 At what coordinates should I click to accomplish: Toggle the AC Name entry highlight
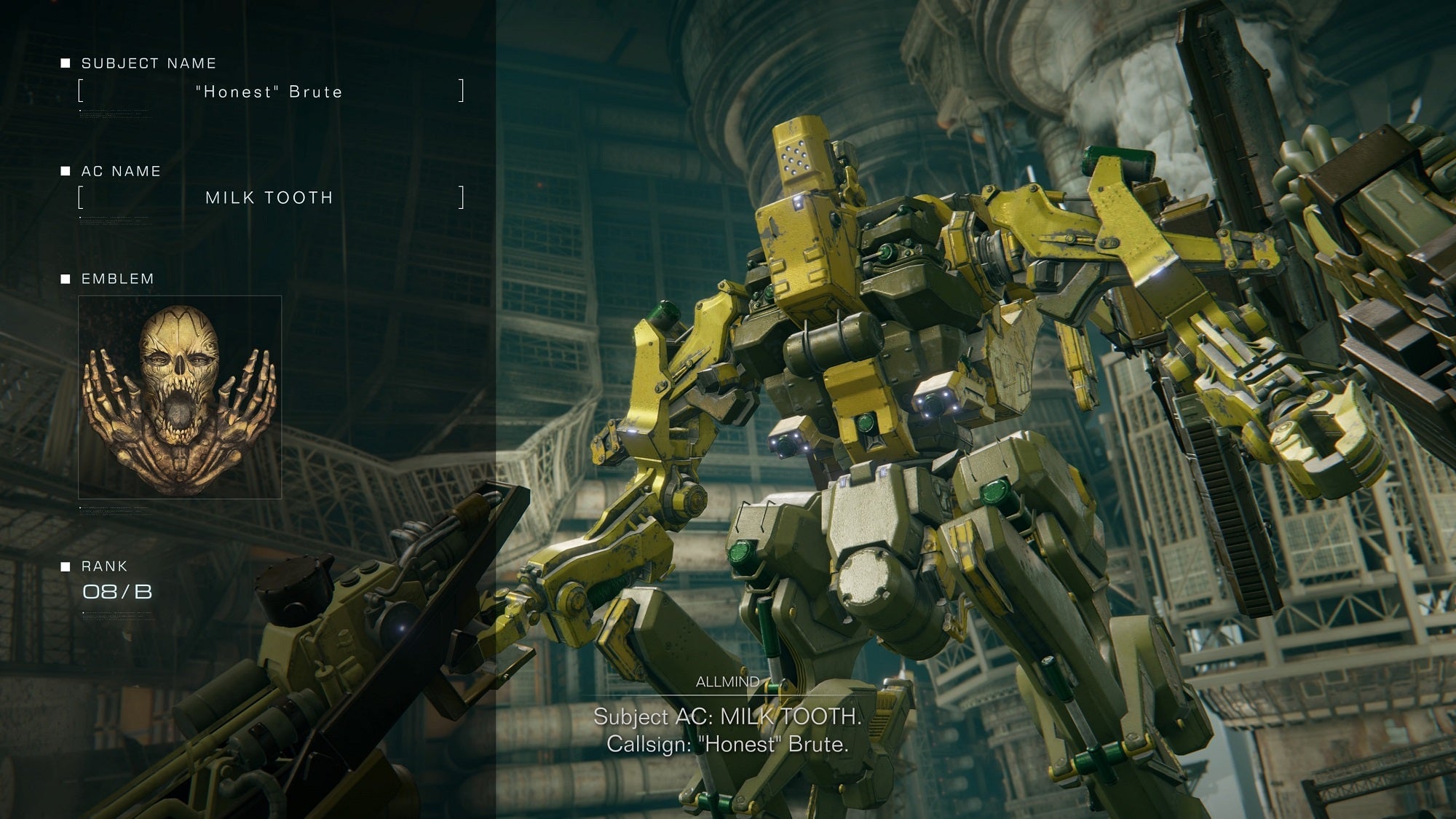pyautogui.click(x=269, y=197)
